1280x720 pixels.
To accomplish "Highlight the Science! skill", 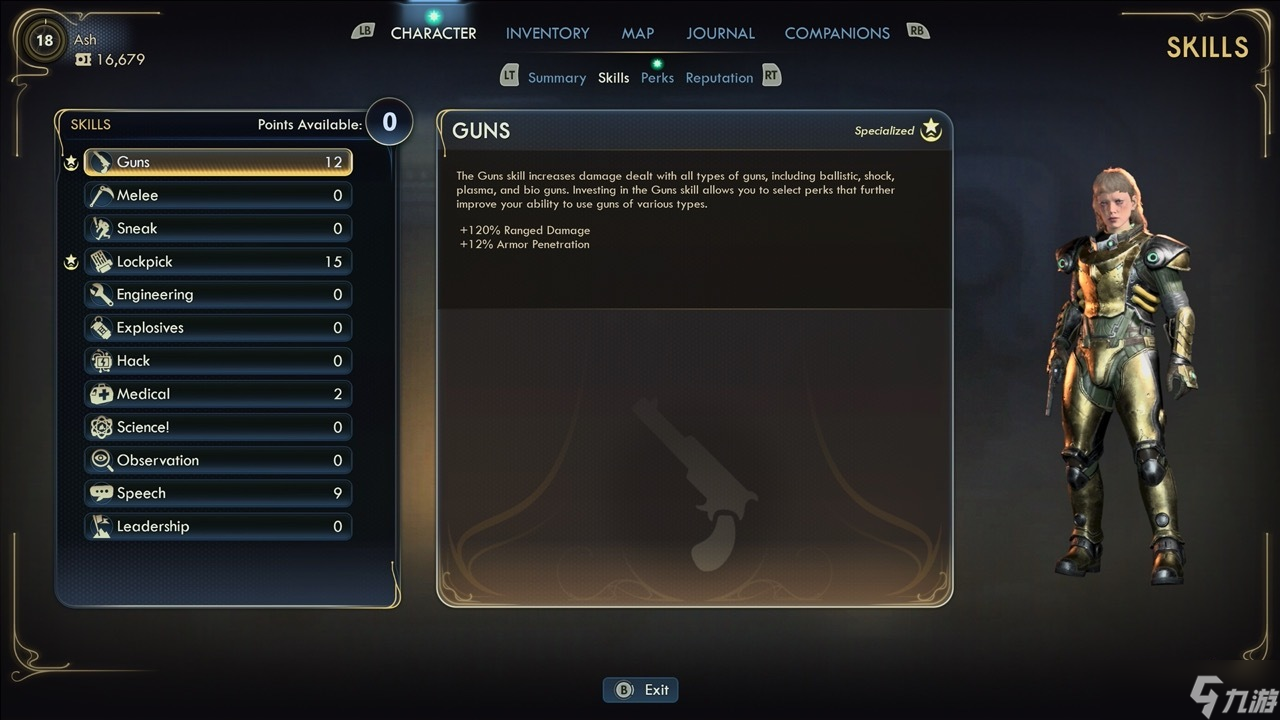I will [218, 427].
